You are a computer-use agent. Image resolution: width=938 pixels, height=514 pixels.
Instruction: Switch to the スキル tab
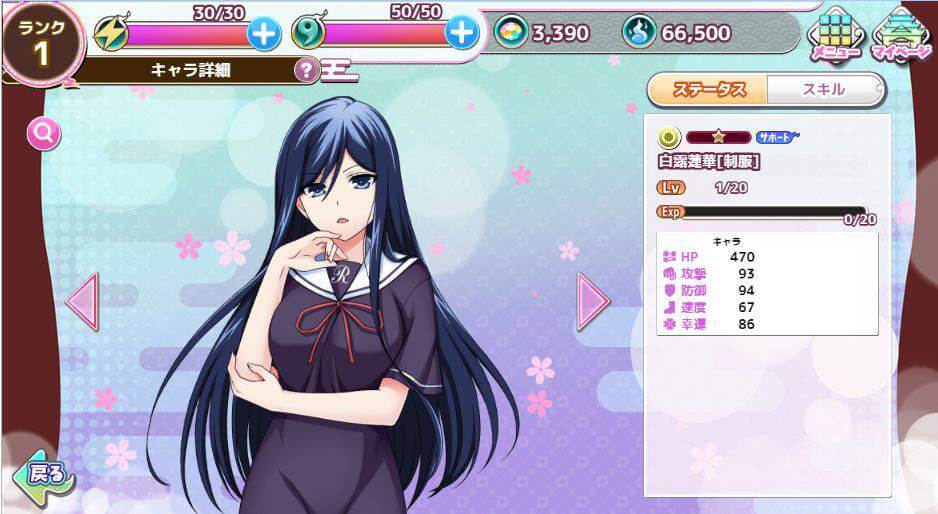pos(824,89)
